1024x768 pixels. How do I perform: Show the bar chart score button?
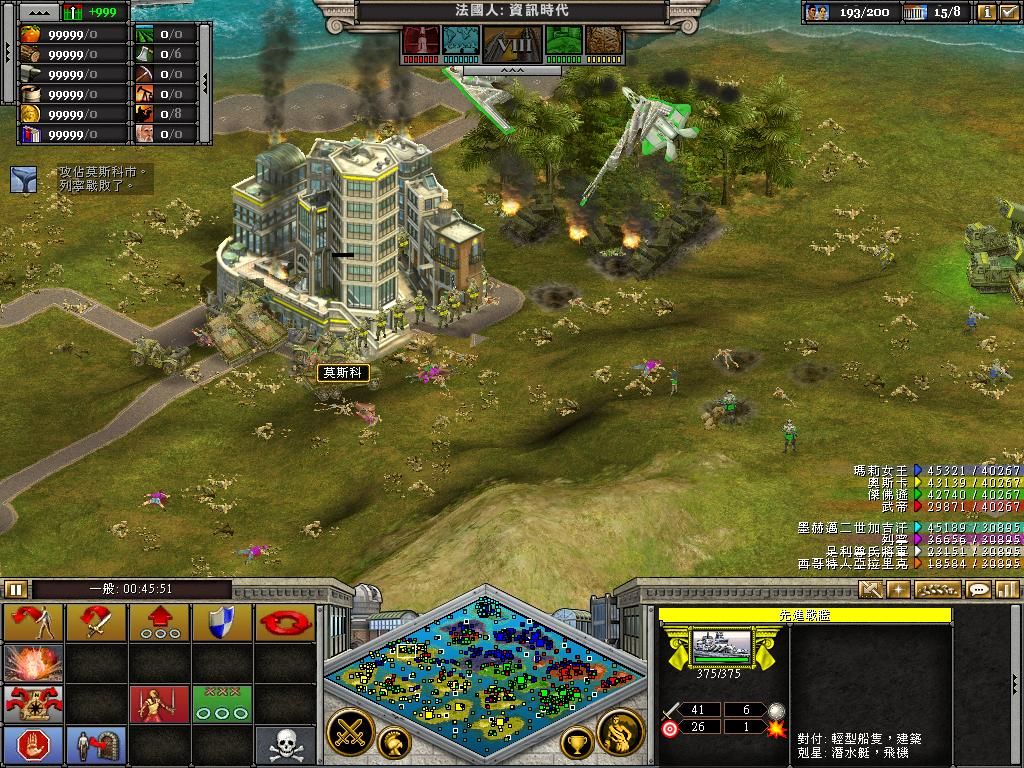1007,589
